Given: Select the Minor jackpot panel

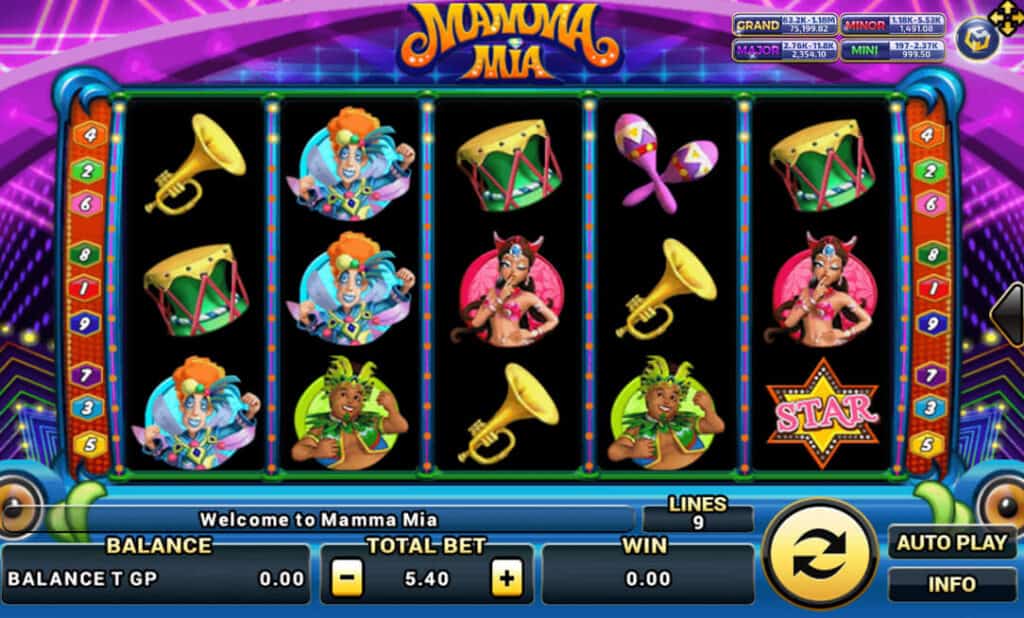Looking at the screenshot, I should click(x=892, y=24).
